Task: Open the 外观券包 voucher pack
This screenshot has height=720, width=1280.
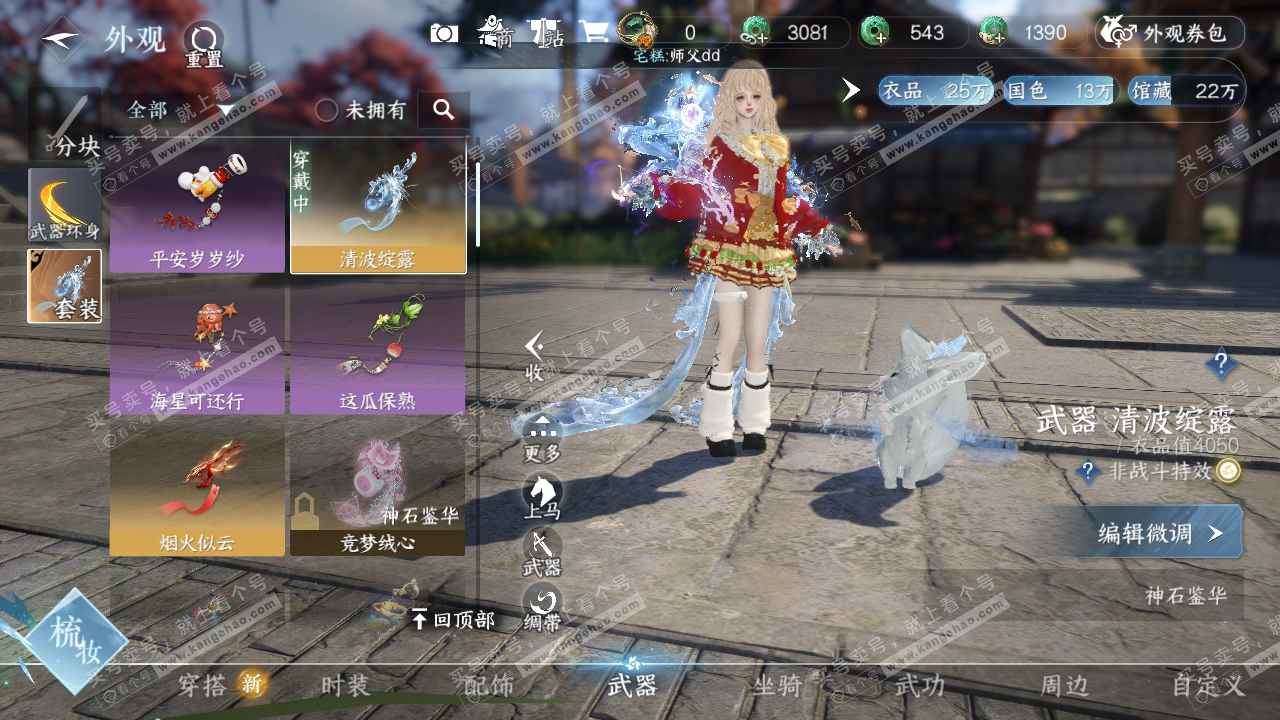Action: click(x=1170, y=33)
